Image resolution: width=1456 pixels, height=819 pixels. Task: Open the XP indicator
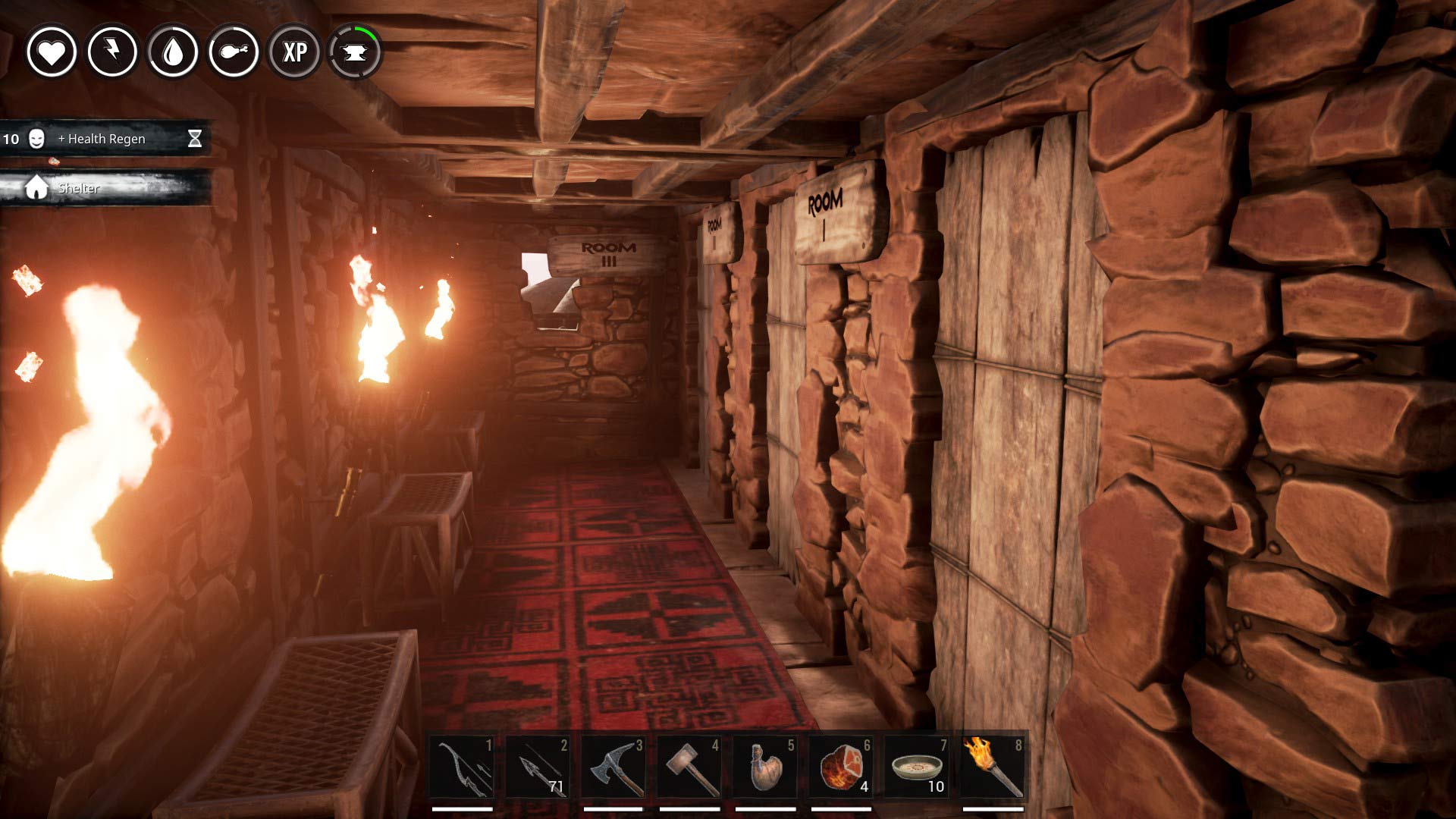point(294,52)
